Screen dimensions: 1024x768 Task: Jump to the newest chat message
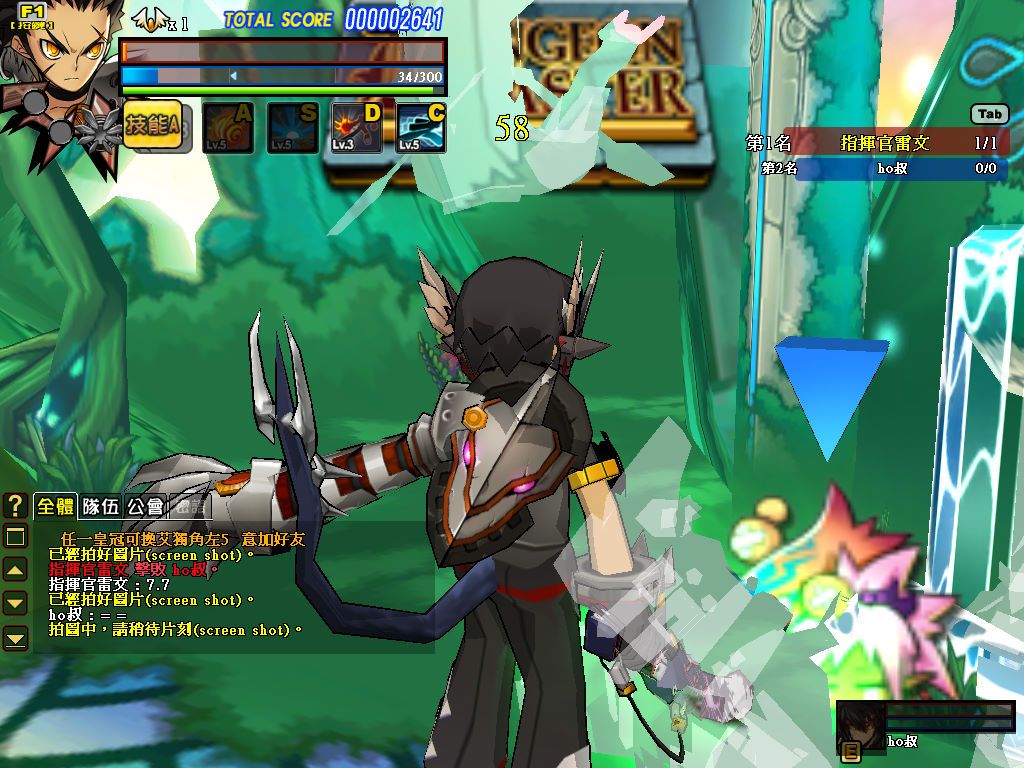pos(15,637)
